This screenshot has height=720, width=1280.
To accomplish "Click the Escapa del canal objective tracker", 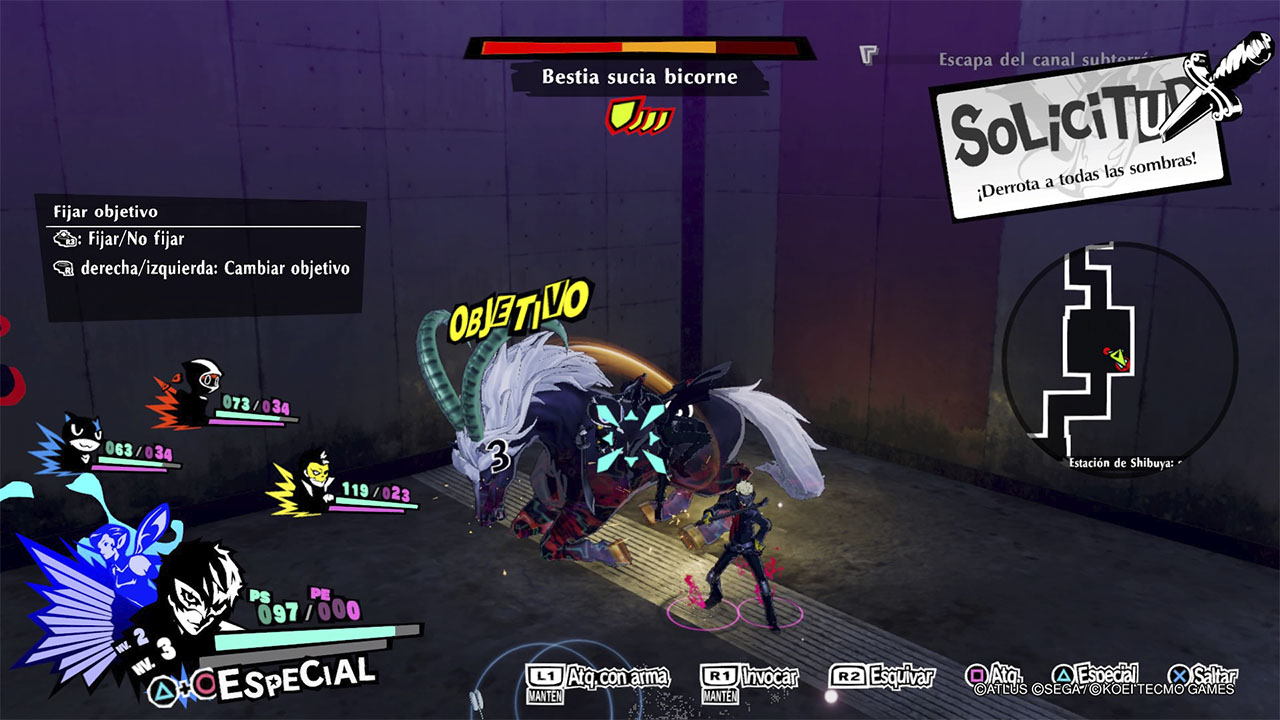I will 1040,60.
